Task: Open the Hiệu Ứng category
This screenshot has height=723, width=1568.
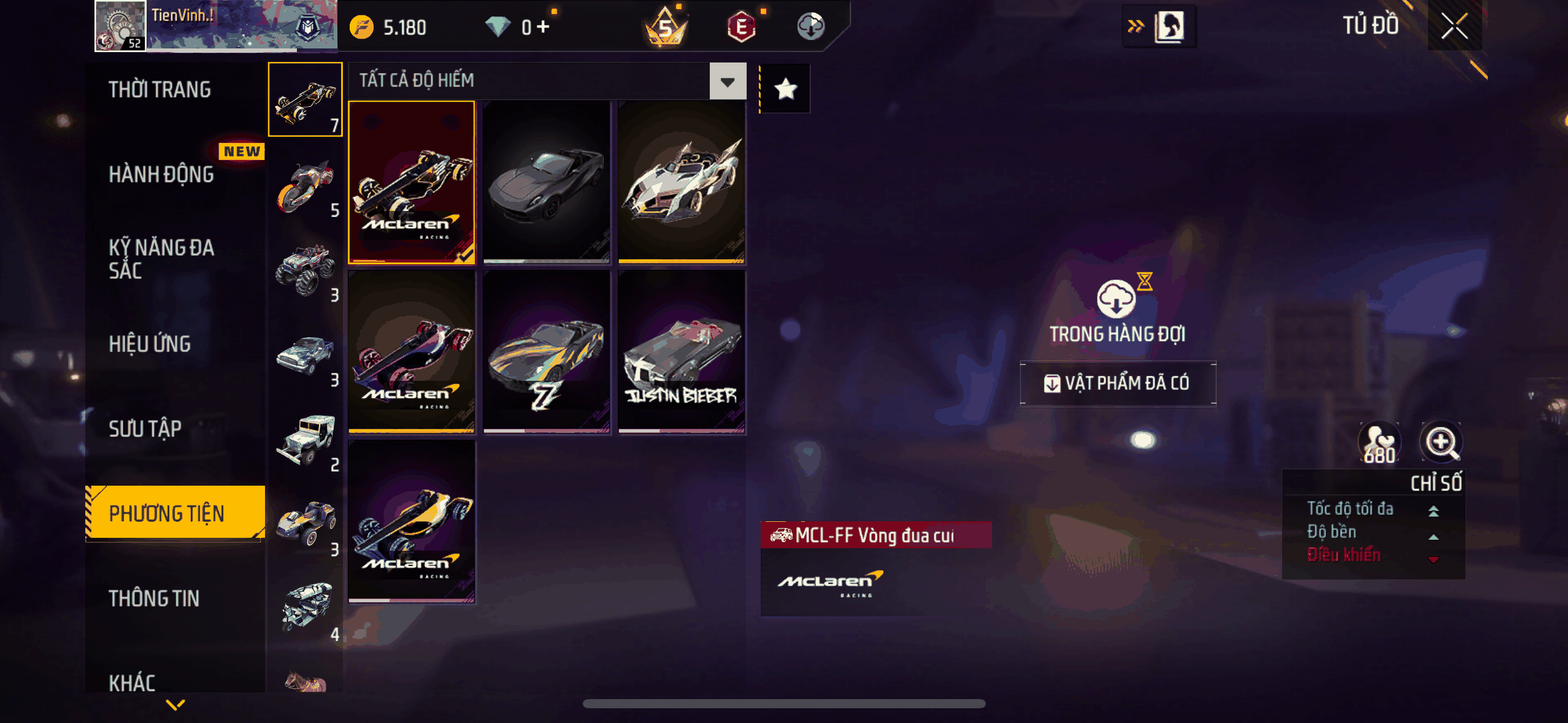Action: [150, 344]
